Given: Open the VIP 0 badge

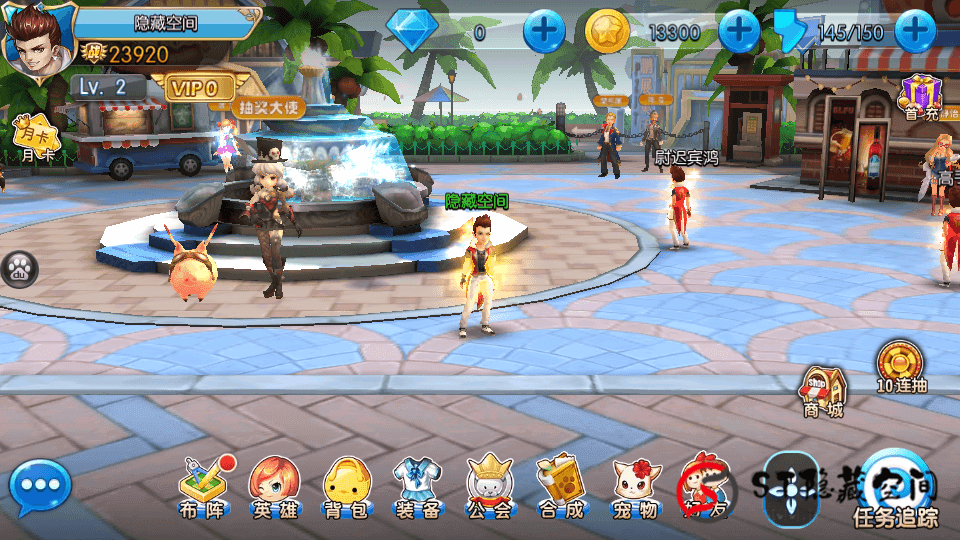Looking at the screenshot, I should [x=197, y=88].
